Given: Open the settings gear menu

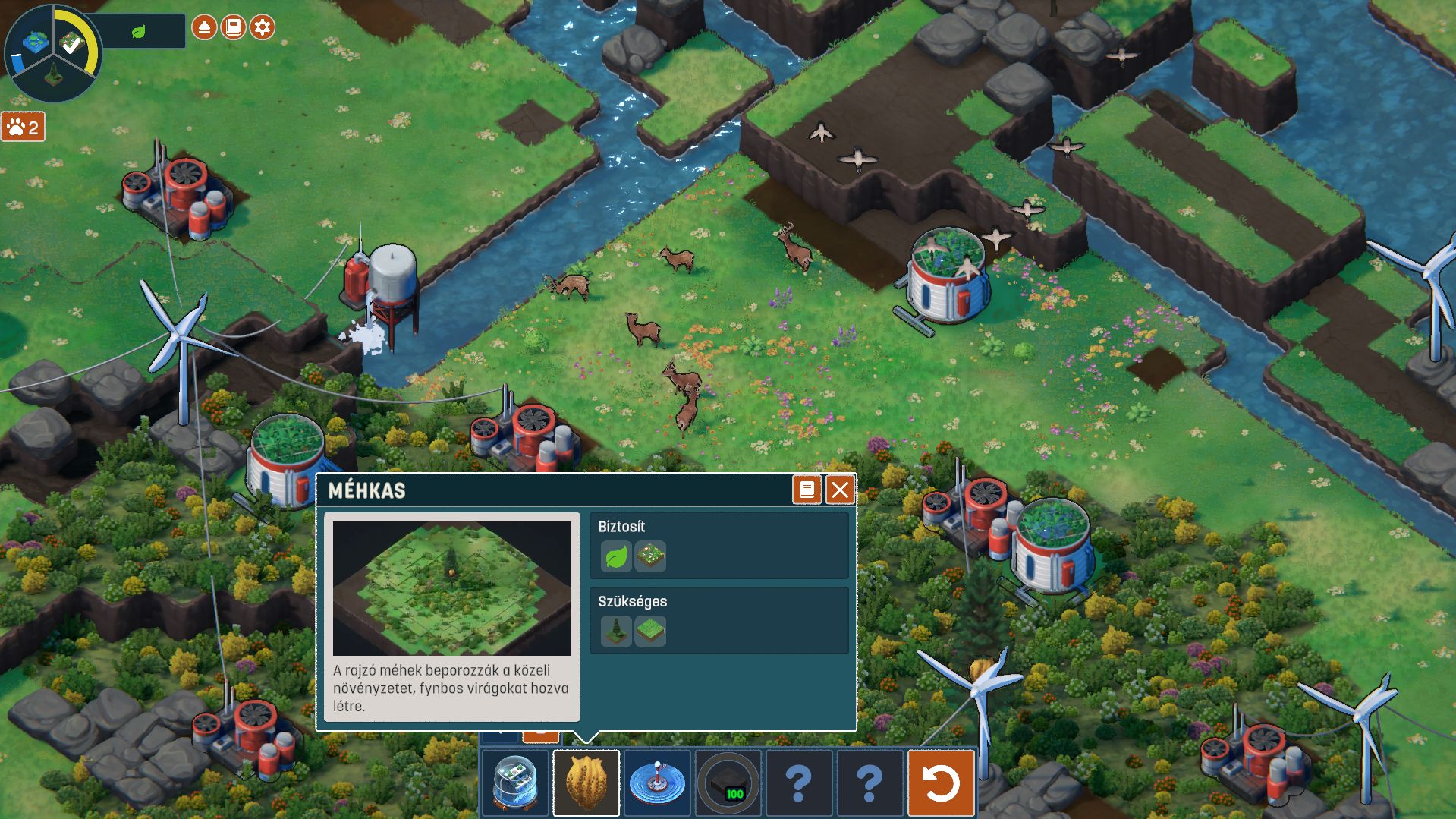Looking at the screenshot, I should tap(263, 27).
